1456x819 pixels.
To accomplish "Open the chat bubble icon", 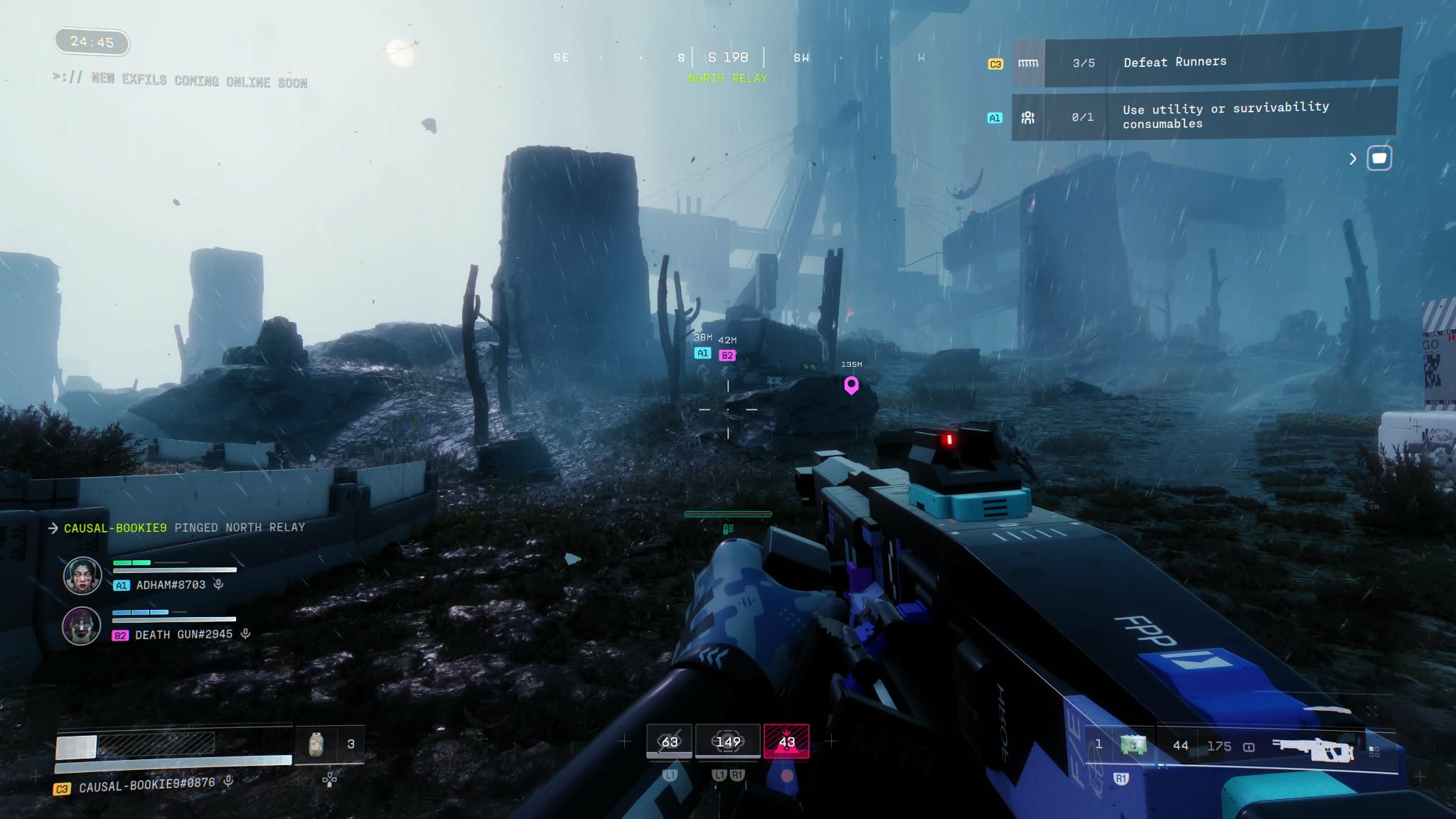I will 1379,158.
